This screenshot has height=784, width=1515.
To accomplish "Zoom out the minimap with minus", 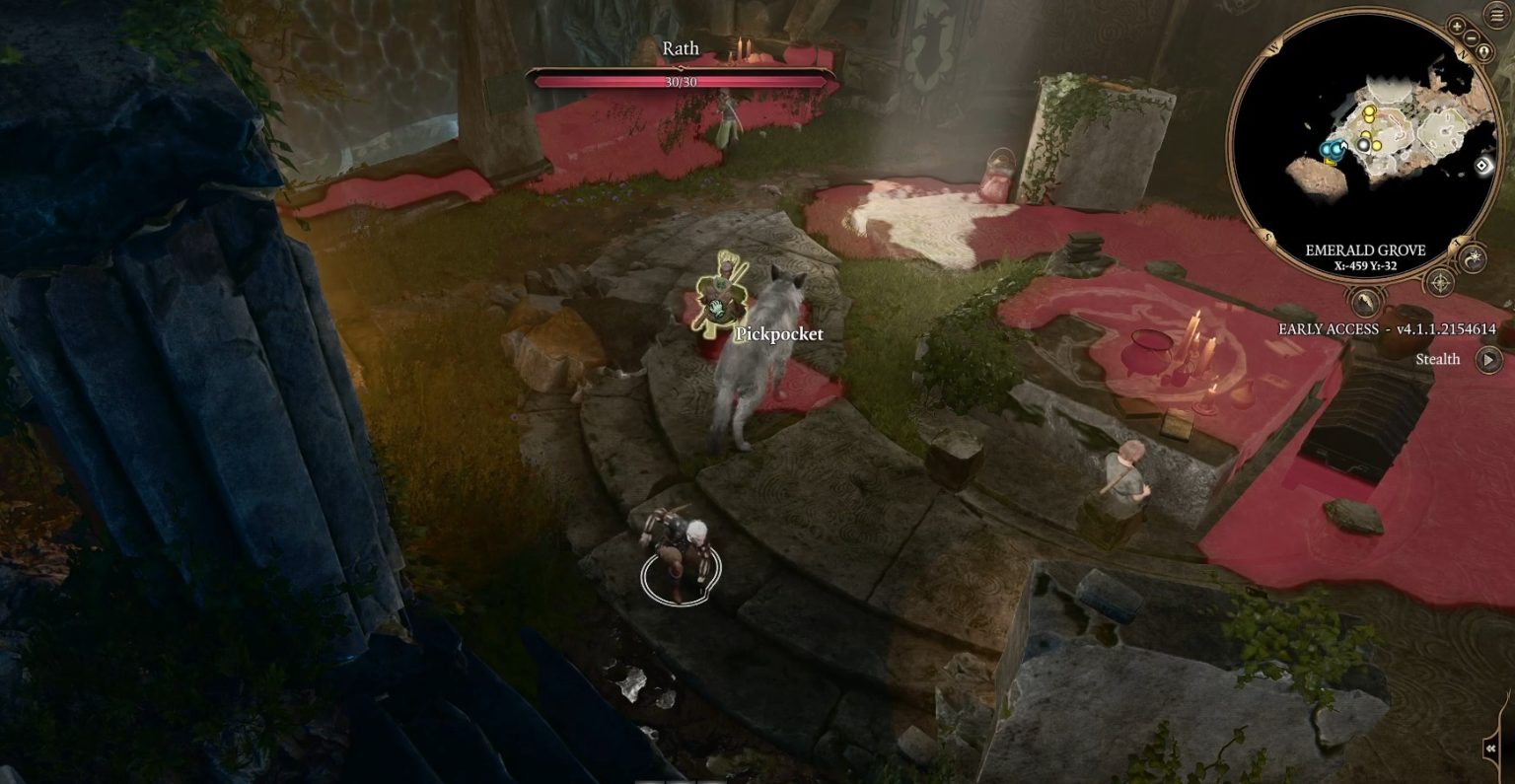I will point(1471,37).
